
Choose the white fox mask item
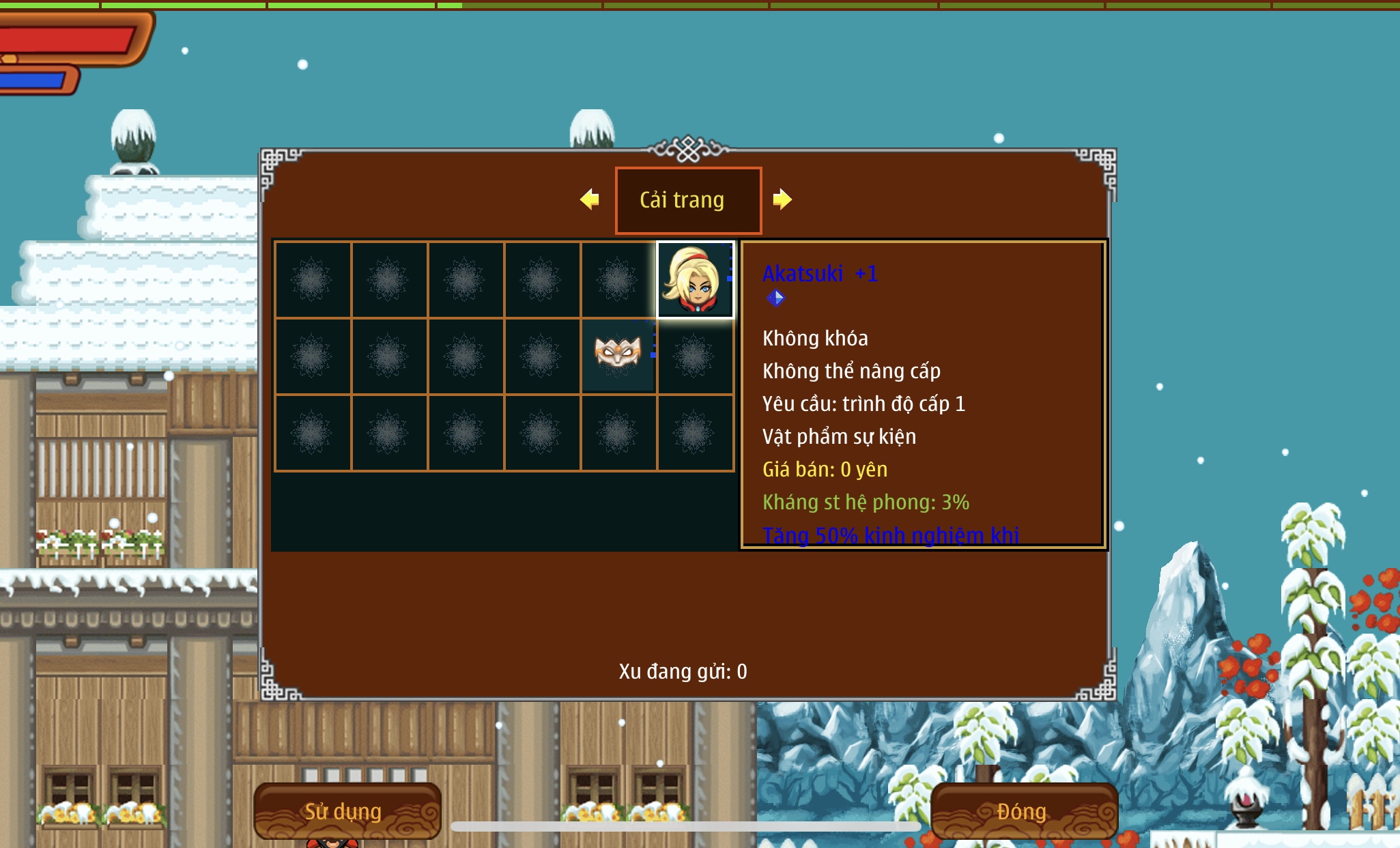618,353
